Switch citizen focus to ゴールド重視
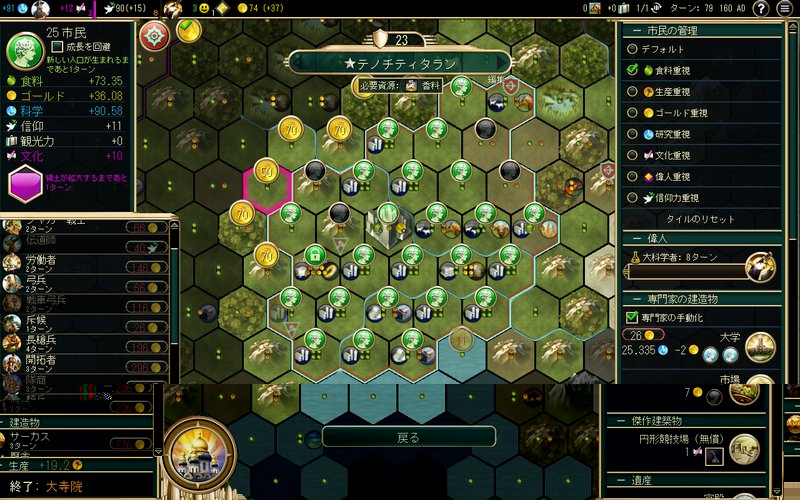Screen dimensions: 800x500 tap(633, 112)
